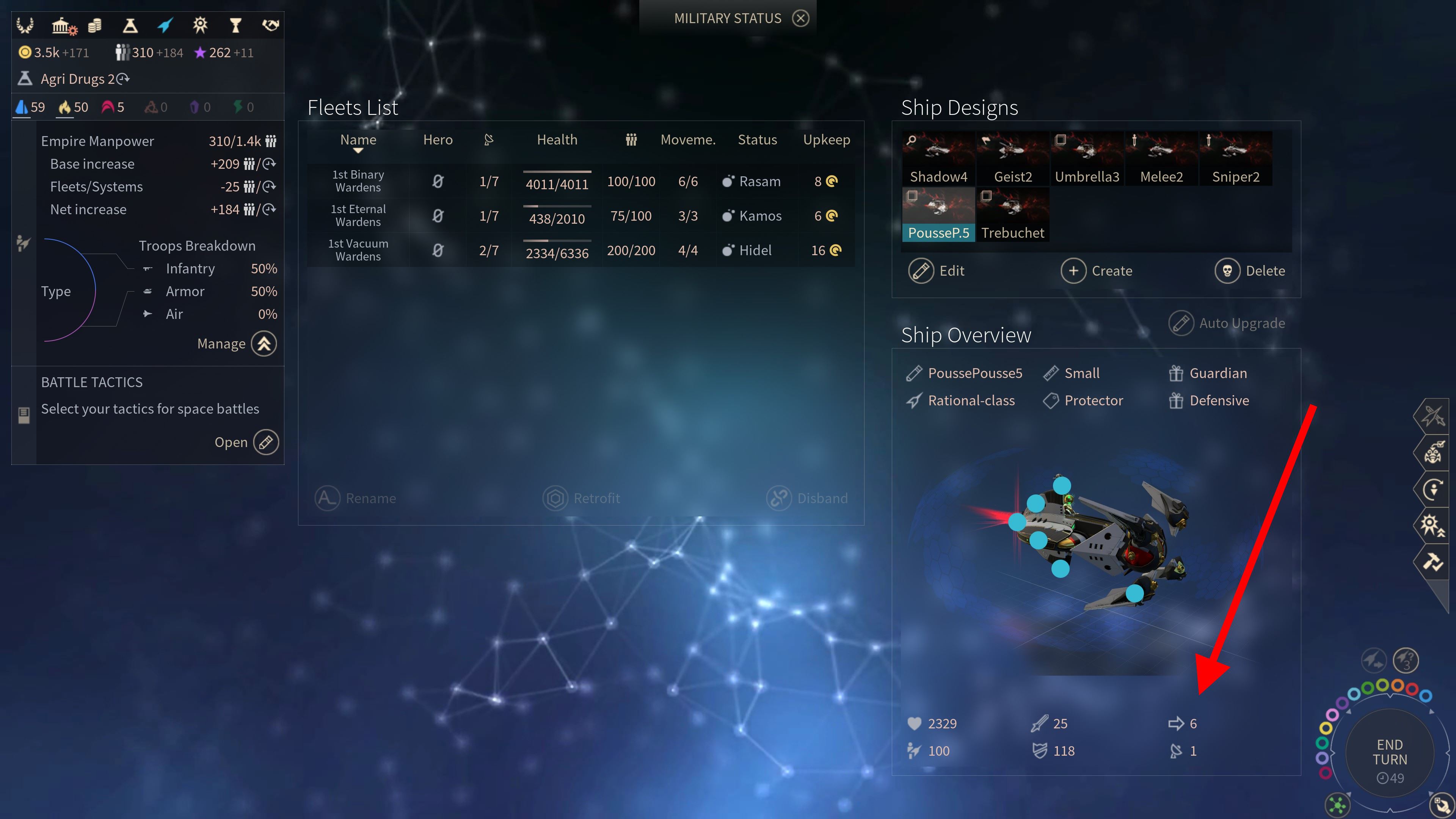Open the battle tactics selection
This screenshot has height=819, width=1456.
pyautogui.click(x=266, y=442)
